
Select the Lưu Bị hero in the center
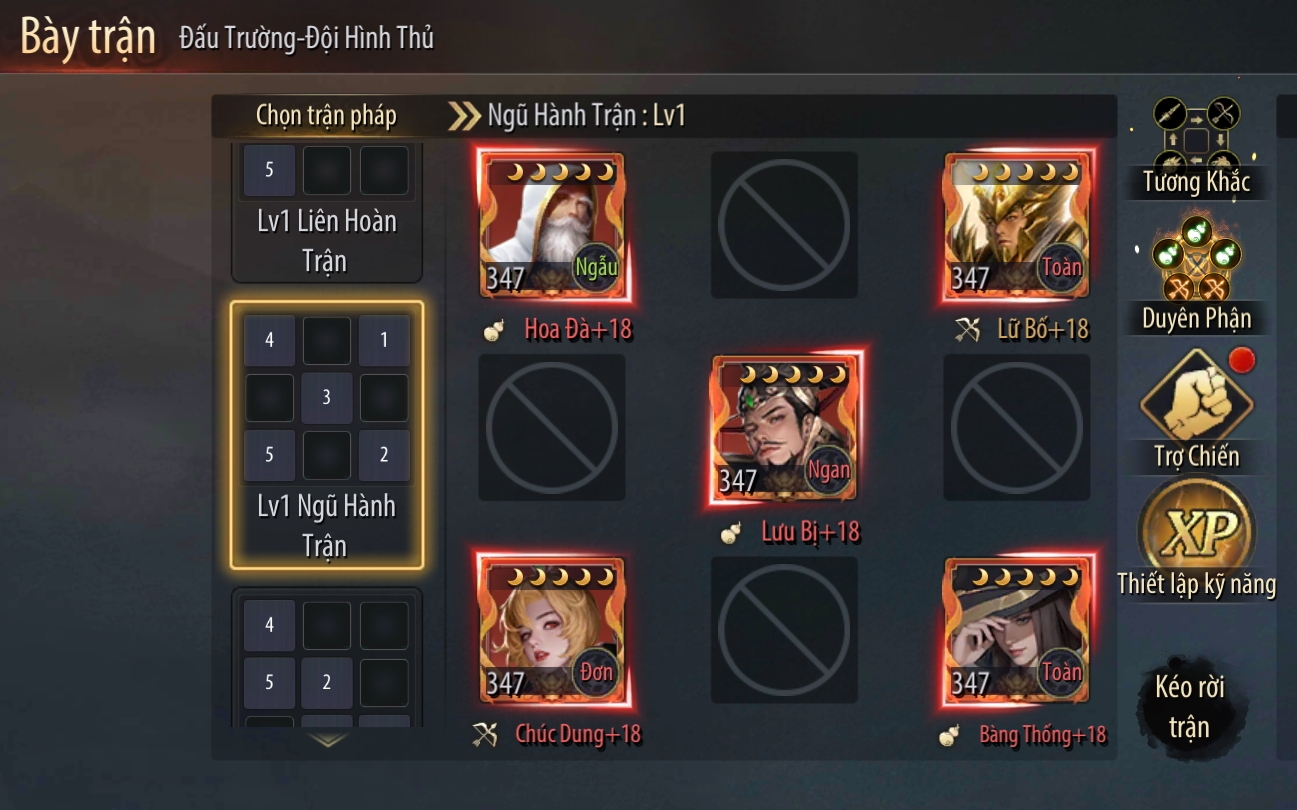click(785, 428)
